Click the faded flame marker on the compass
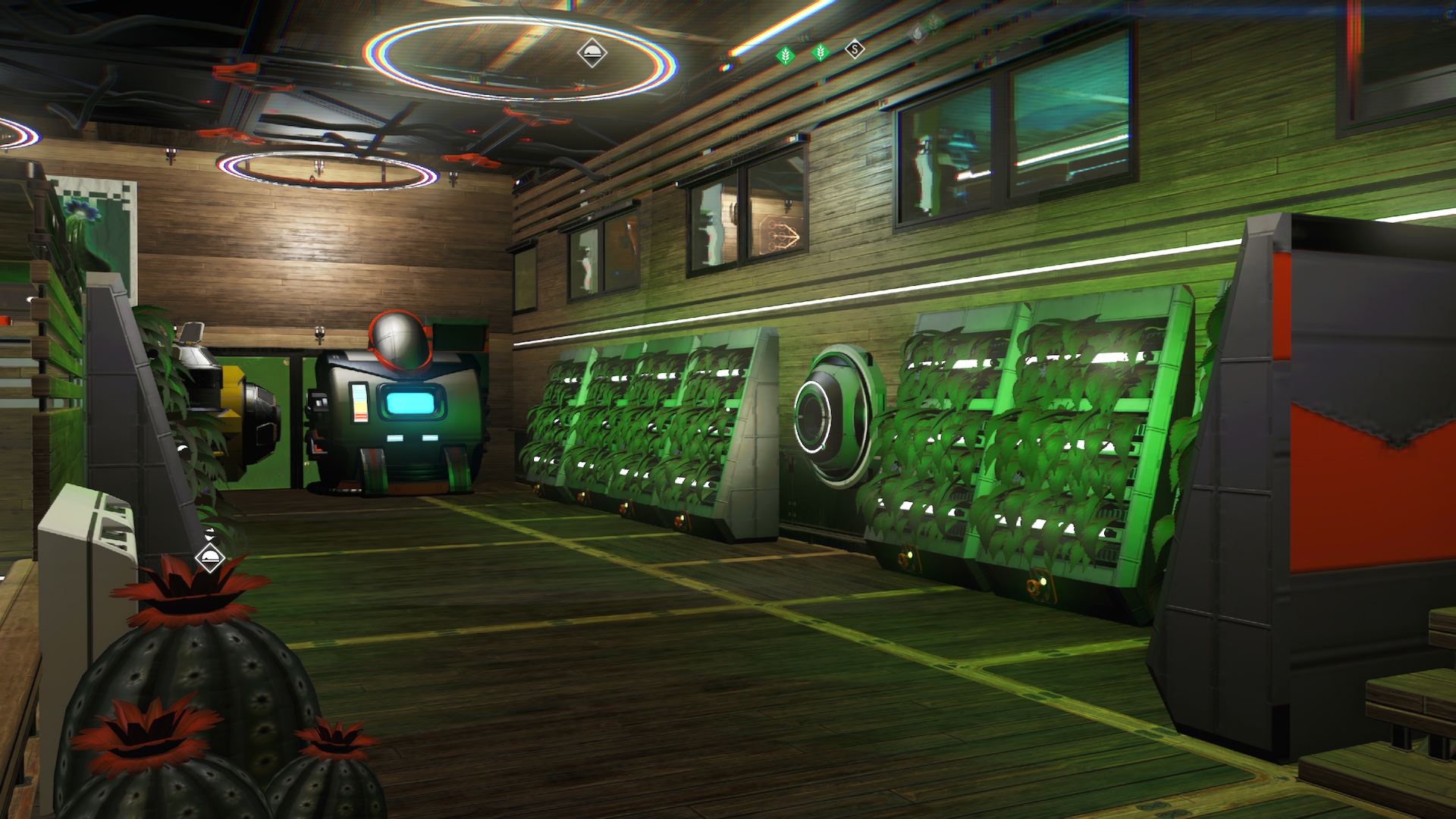The width and height of the screenshot is (1456, 819). [x=917, y=33]
